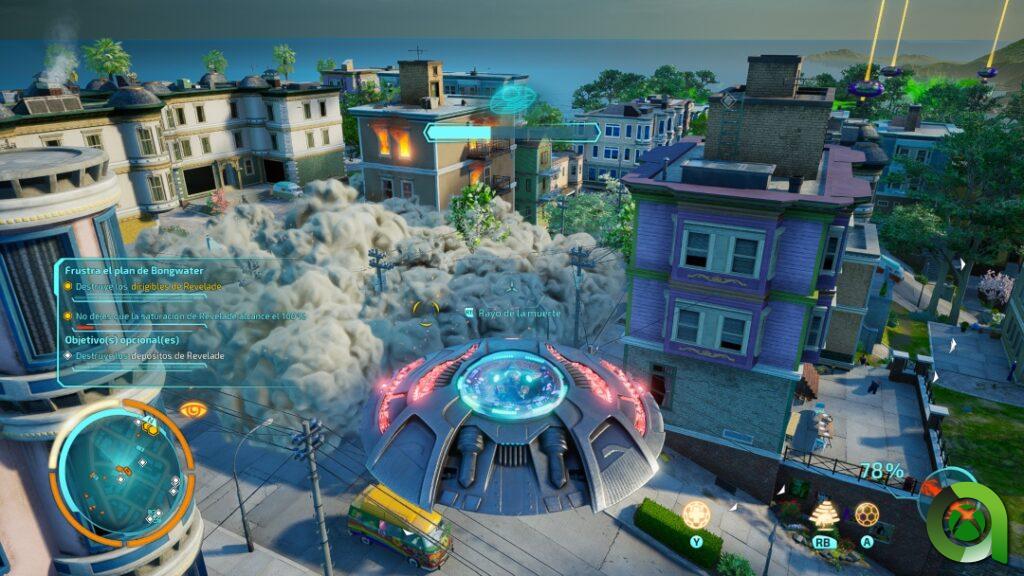1024x576 pixels.
Task: Click the orange eye alert icon
Action: point(194,409)
